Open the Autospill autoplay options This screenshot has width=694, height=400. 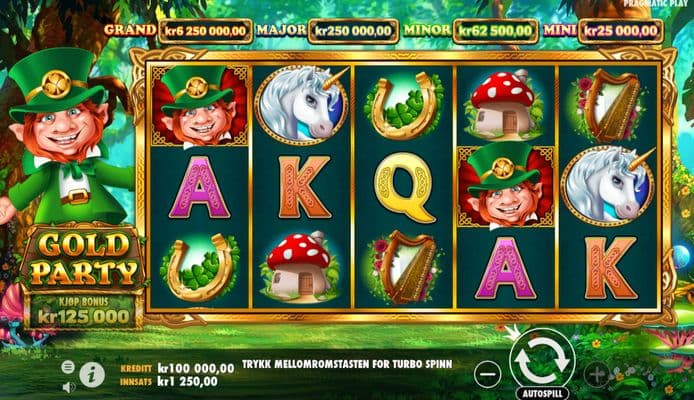point(542,393)
